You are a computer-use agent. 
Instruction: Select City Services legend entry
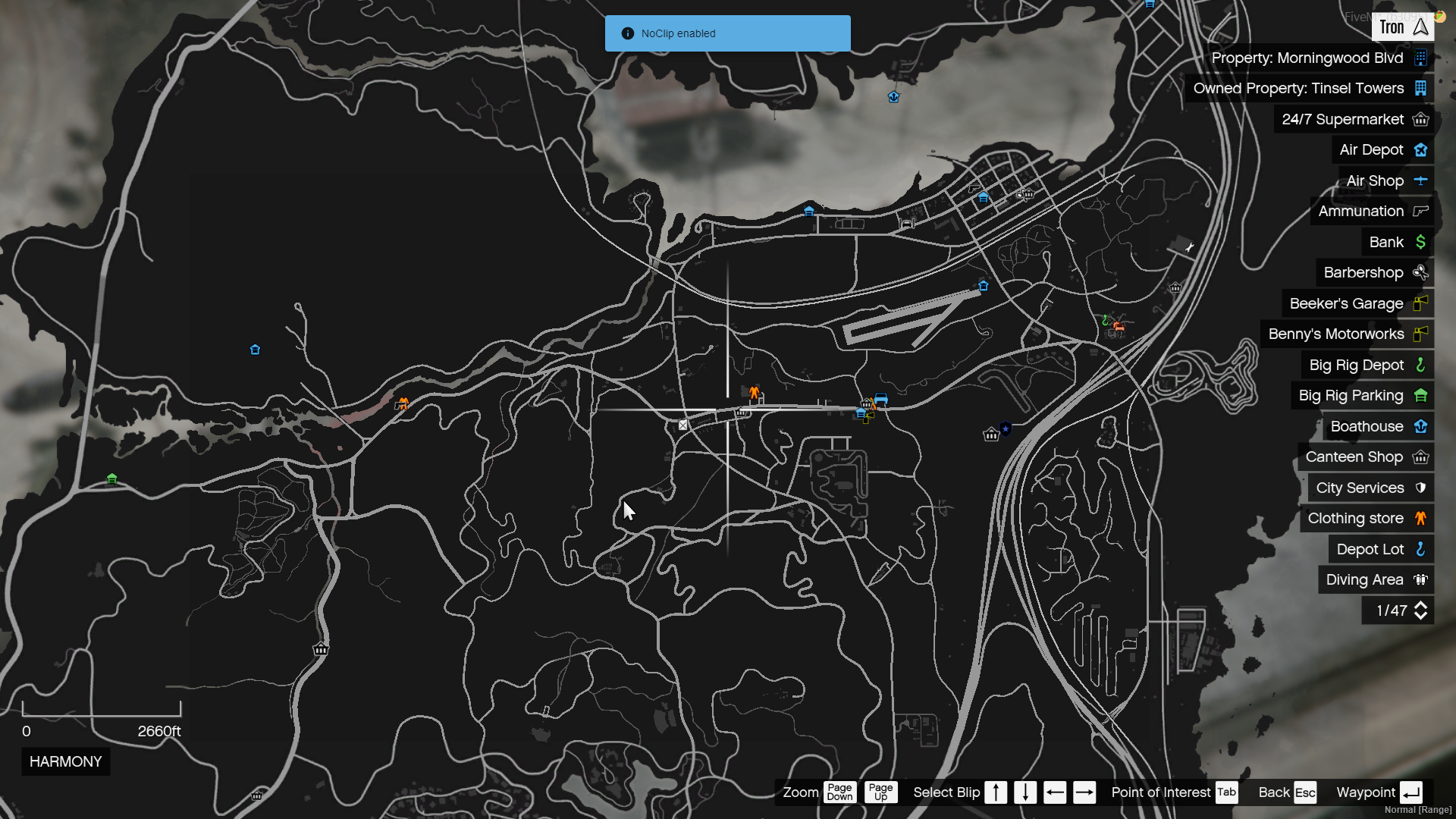[x=1370, y=488]
